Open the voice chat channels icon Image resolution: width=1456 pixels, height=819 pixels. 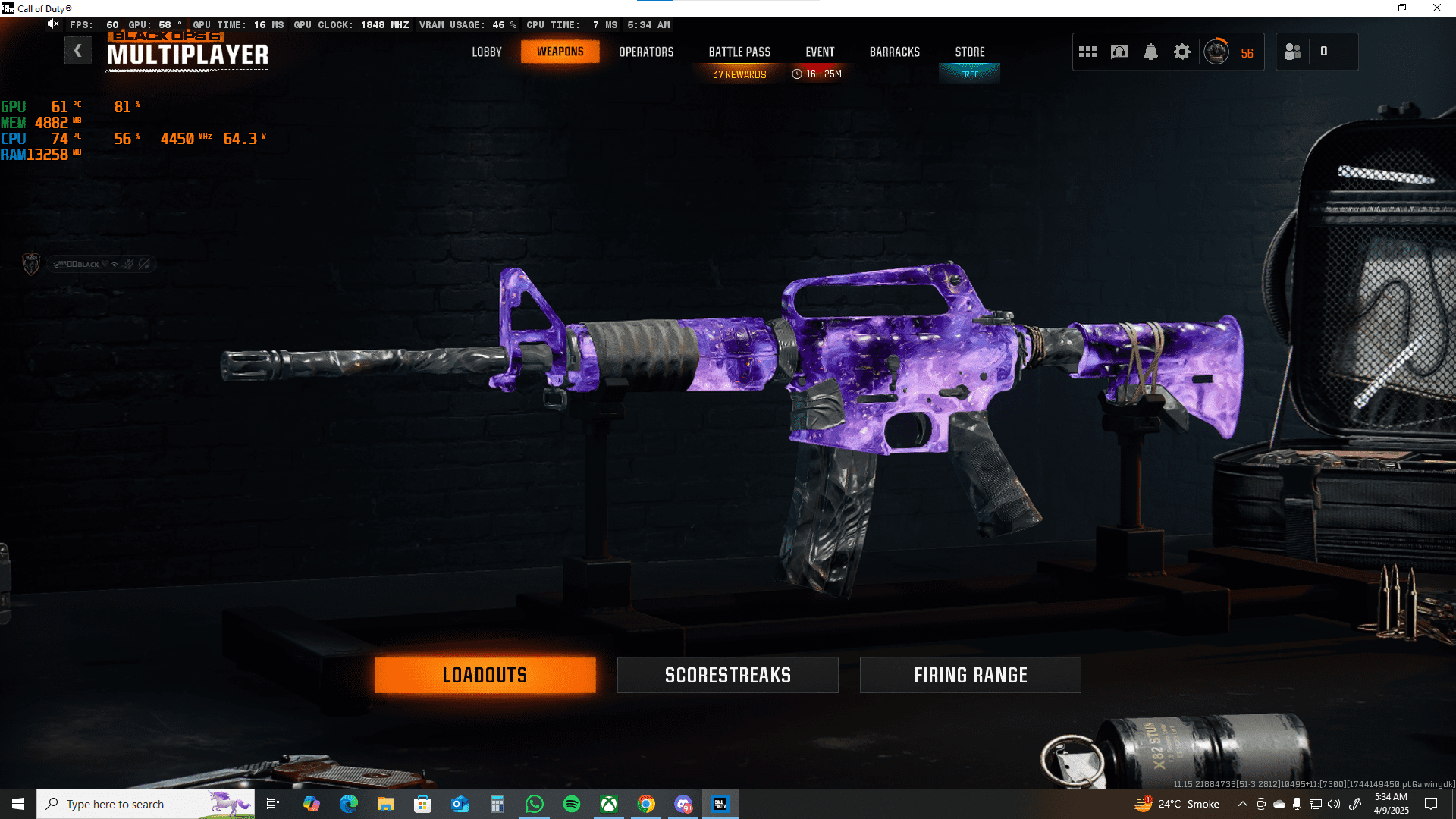coord(1119,52)
